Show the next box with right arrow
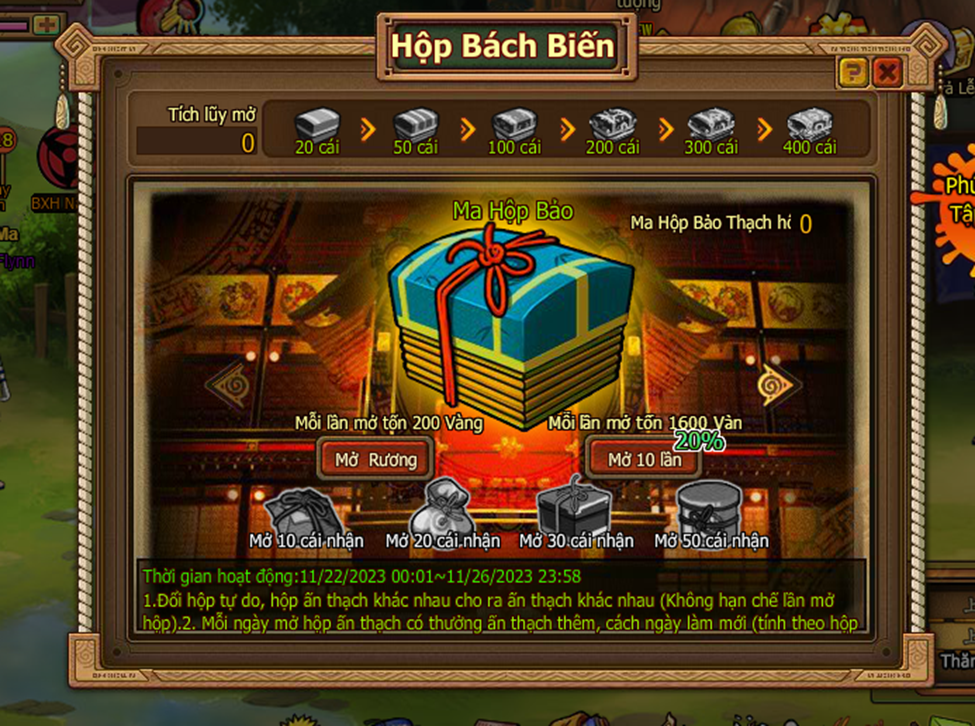Image resolution: width=975 pixels, height=726 pixels. (x=778, y=384)
